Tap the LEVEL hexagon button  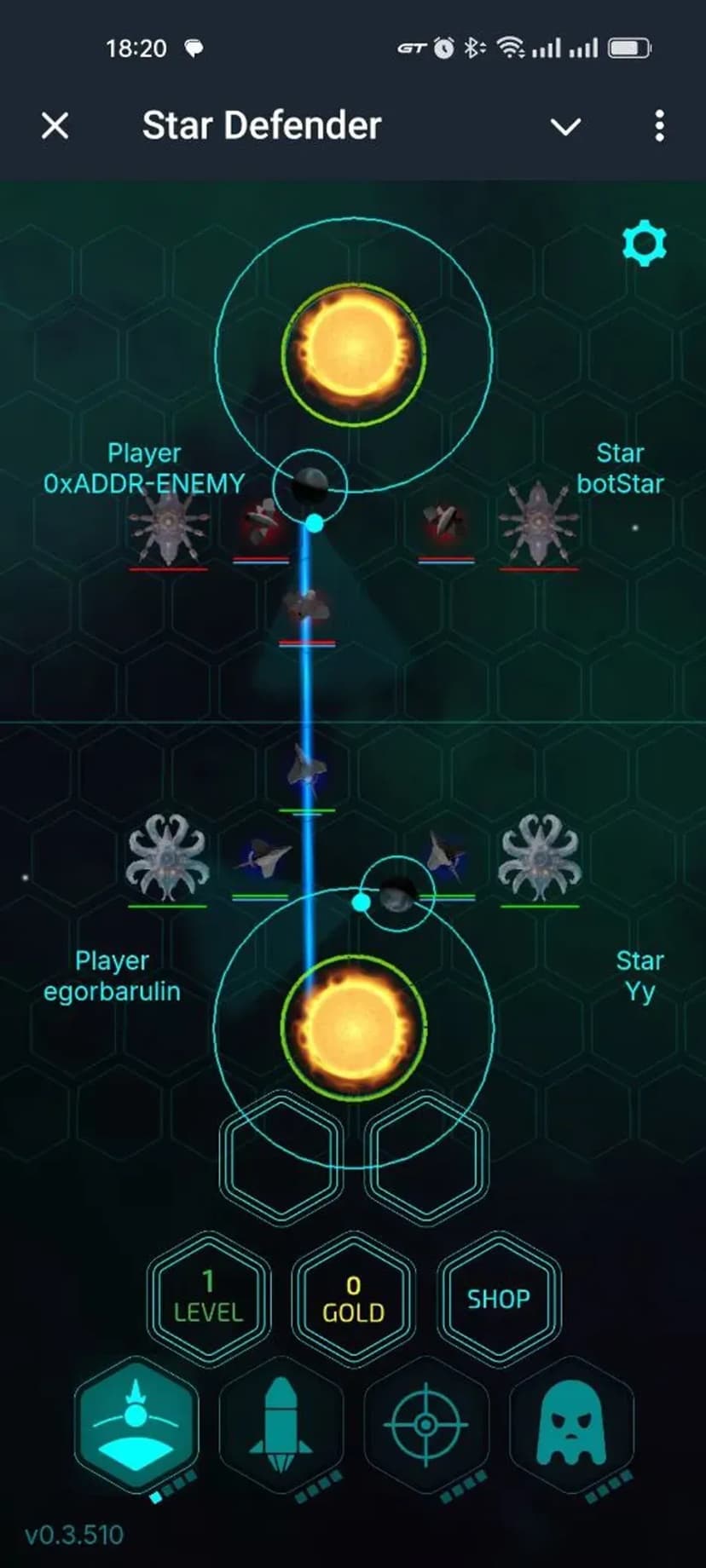coord(209,1298)
